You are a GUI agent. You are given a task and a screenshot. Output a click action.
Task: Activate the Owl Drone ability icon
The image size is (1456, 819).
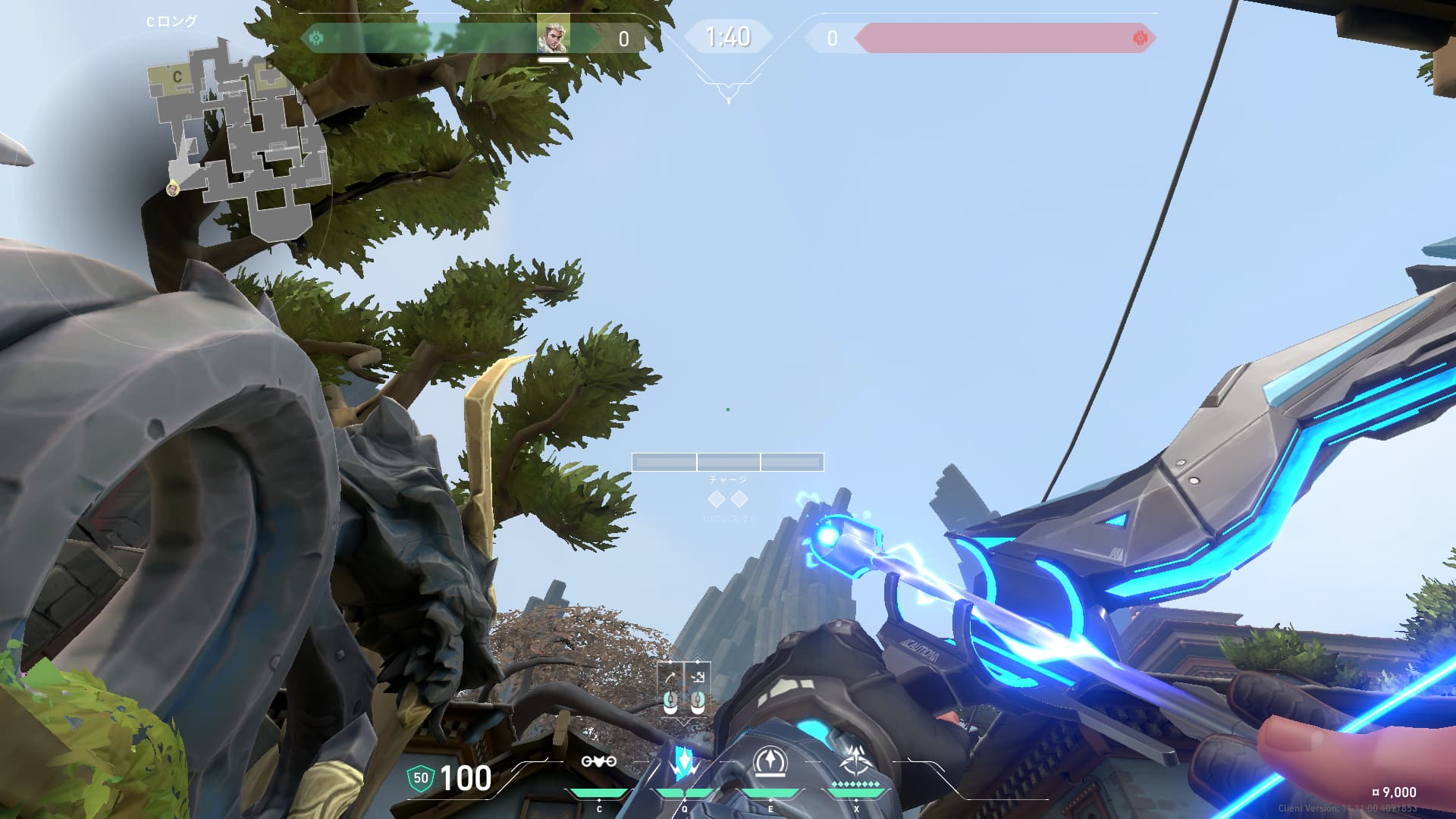pyautogui.click(x=598, y=761)
